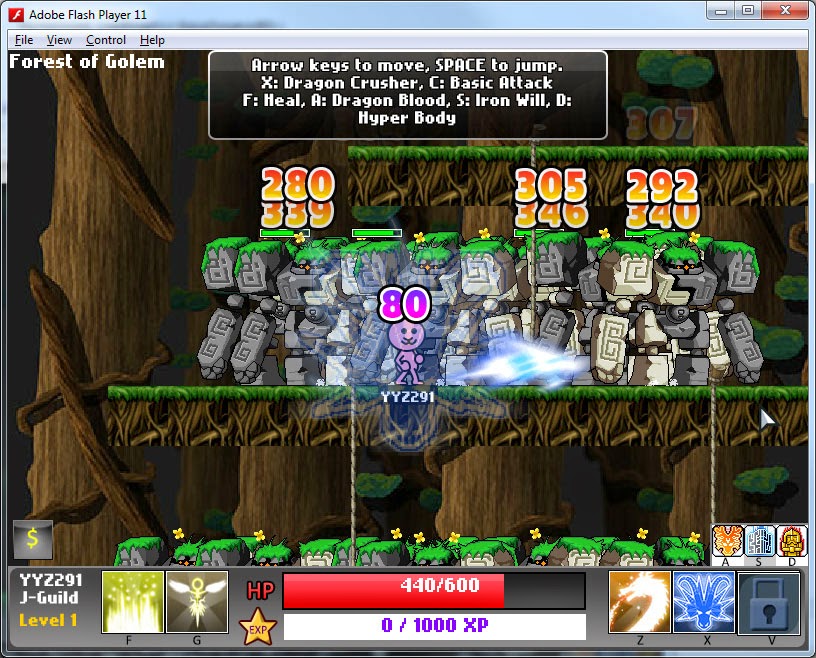The width and height of the screenshot is (816, 658).
Task: Activate the Iron Will buff icon
Action: pyautogui.click(x=760, y=540)
